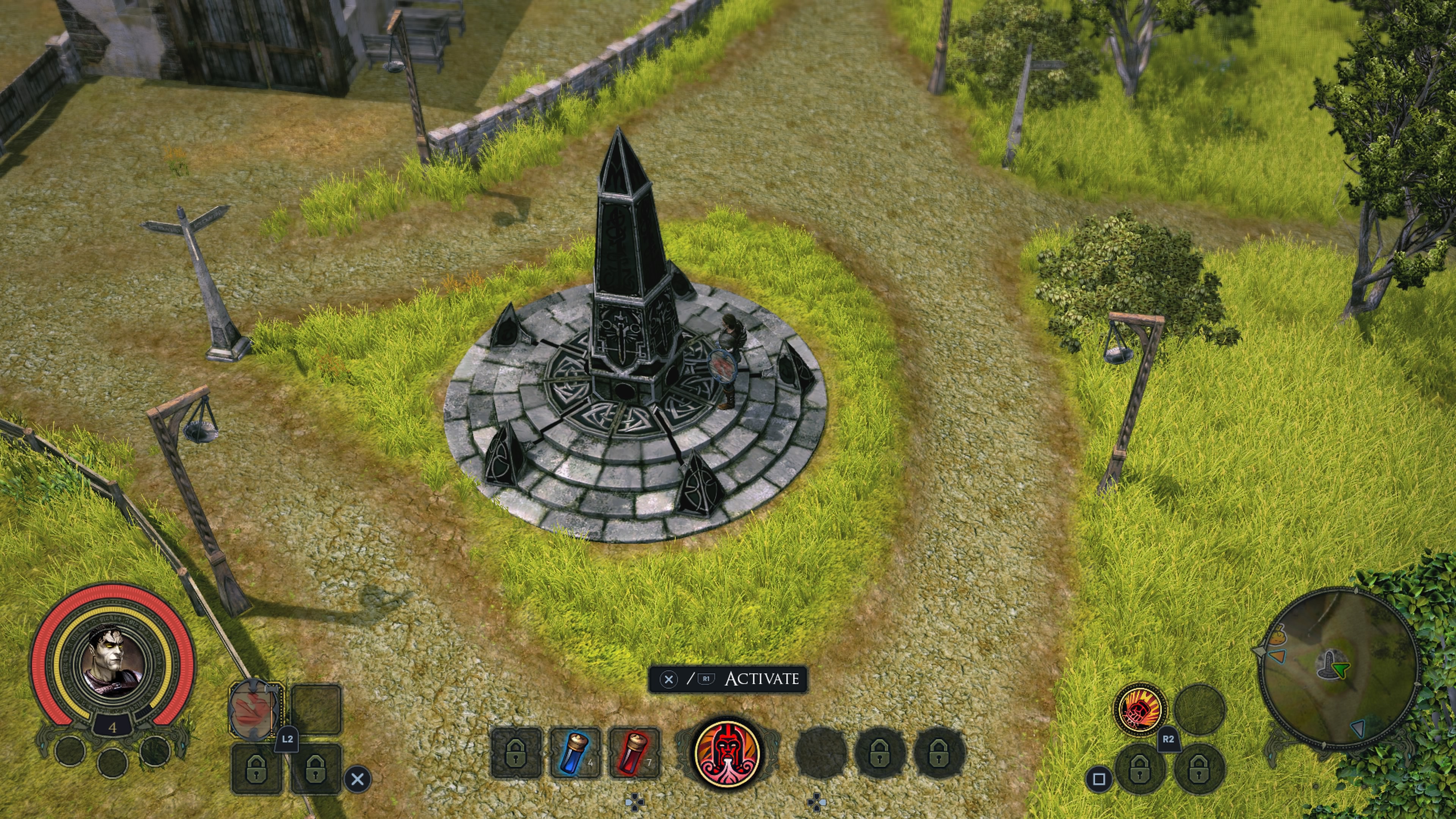Screen dimensions: 1456x819
Task: Use the red health potion
Action: (x=634, y=752)
